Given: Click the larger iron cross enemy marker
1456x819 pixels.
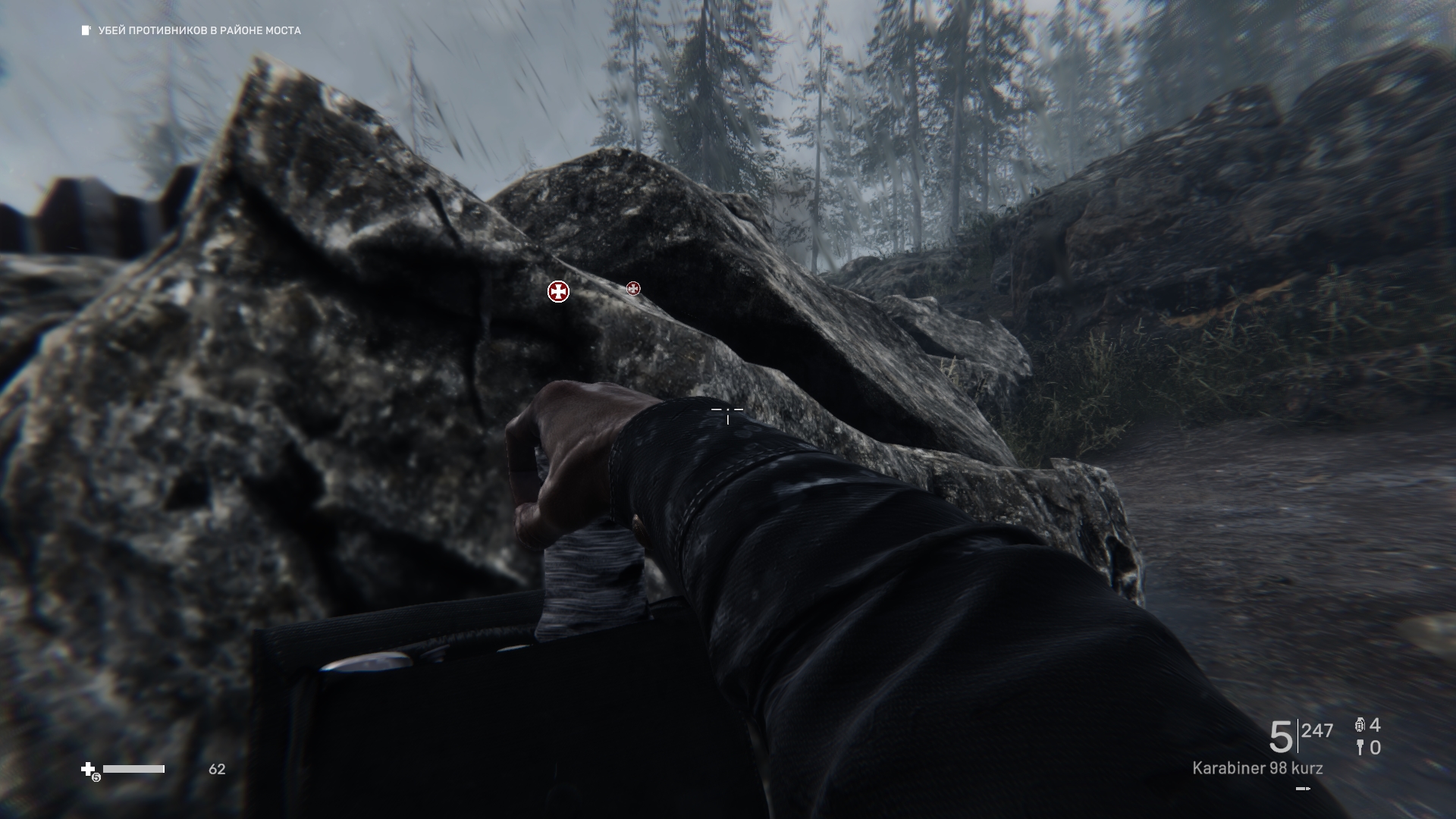Looking at the screenshot, I should click(x=558, y=291).
